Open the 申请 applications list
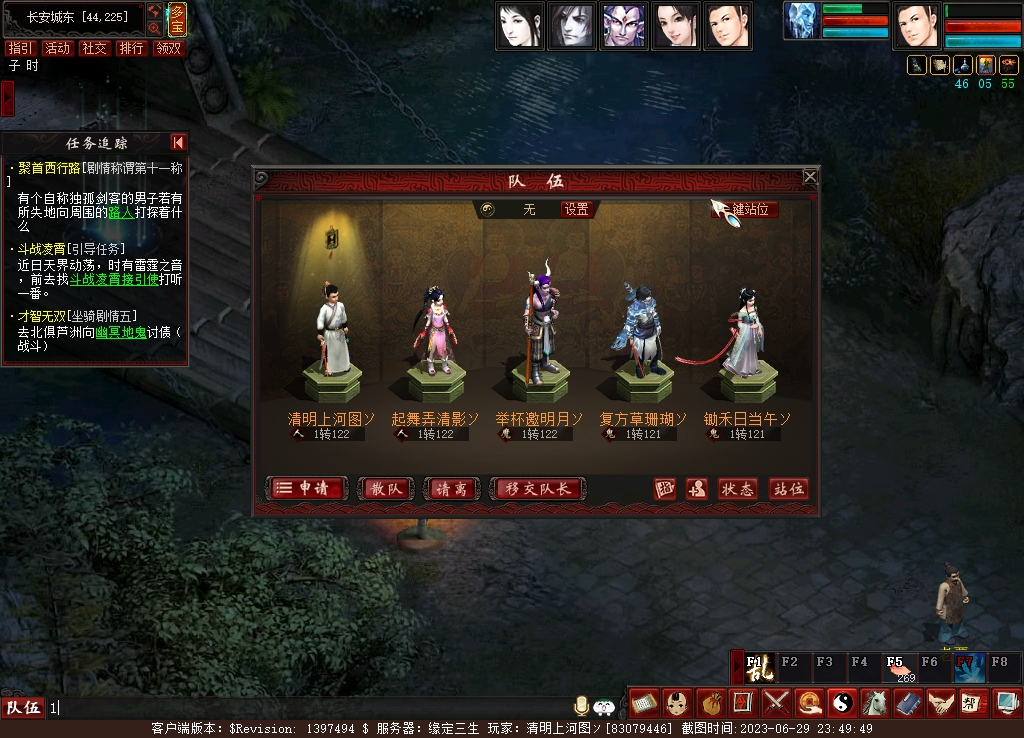This screenshot has width=1024, height=738. pos(308,489)
